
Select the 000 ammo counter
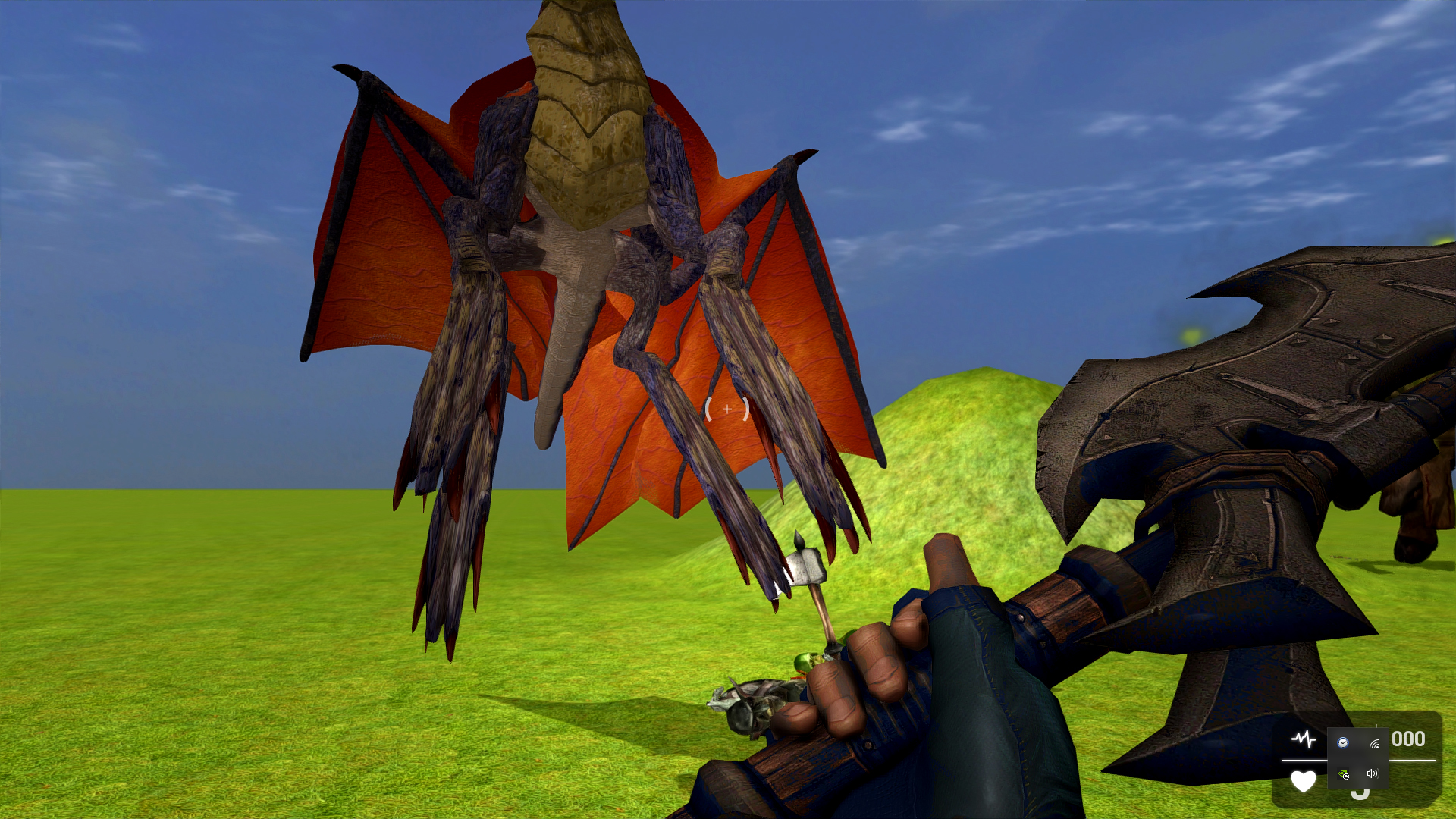1407,739
